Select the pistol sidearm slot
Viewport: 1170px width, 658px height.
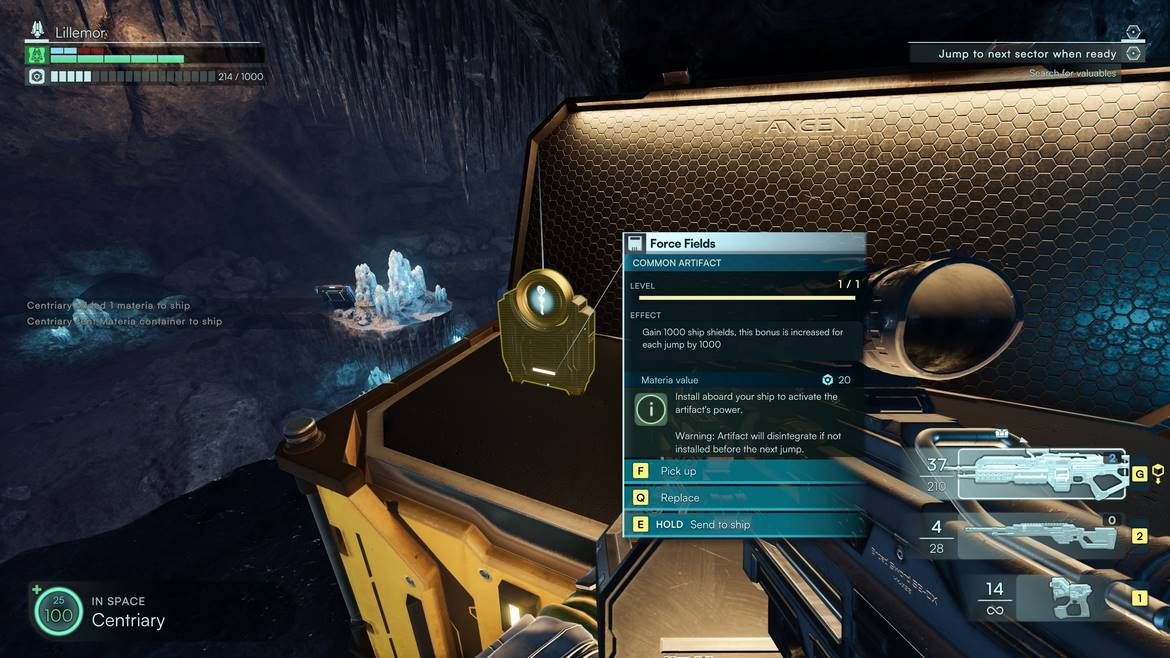(x=1068, y=598)
